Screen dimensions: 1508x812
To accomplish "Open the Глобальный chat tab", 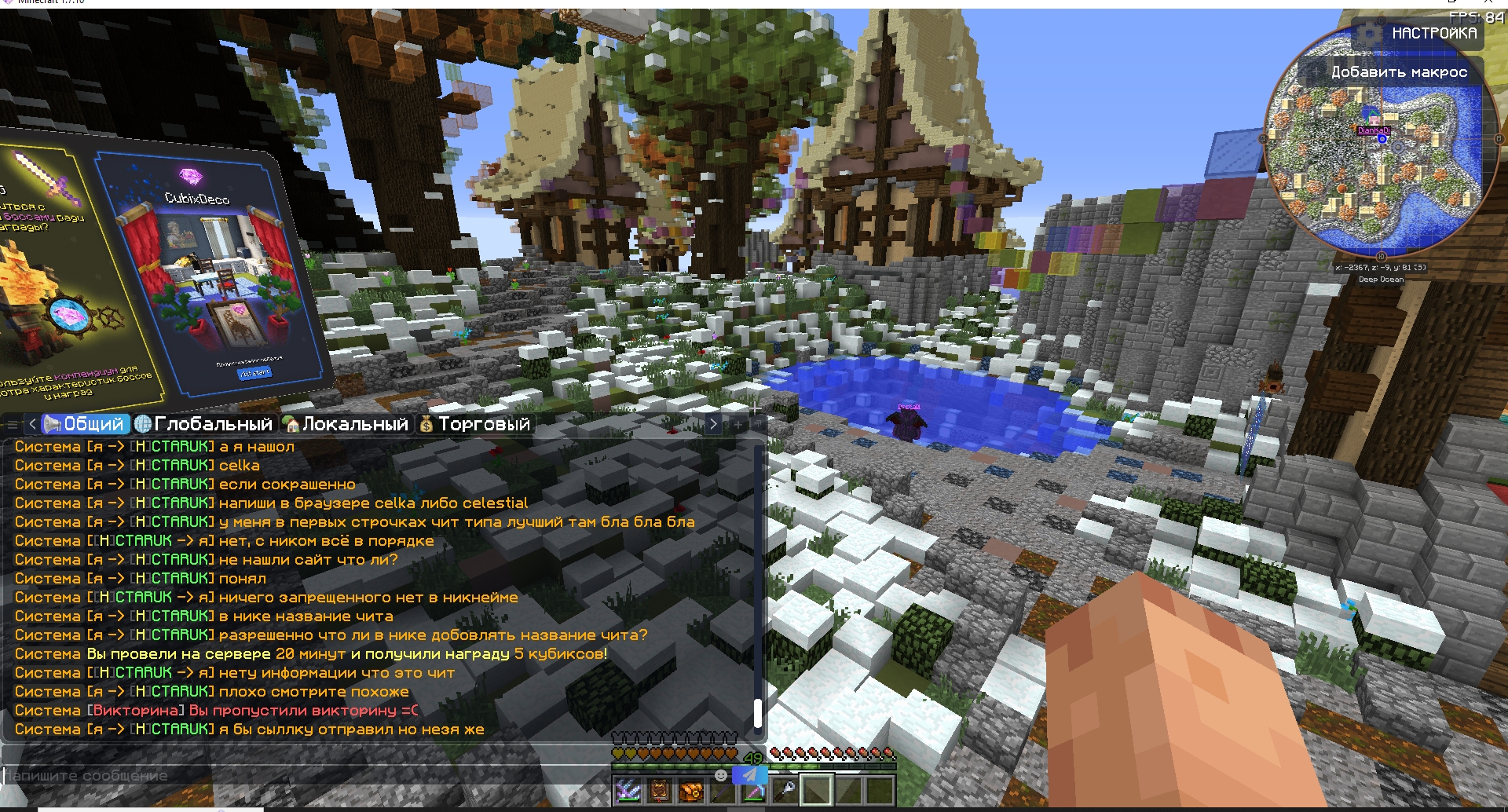I will click(x=204, y=425).
